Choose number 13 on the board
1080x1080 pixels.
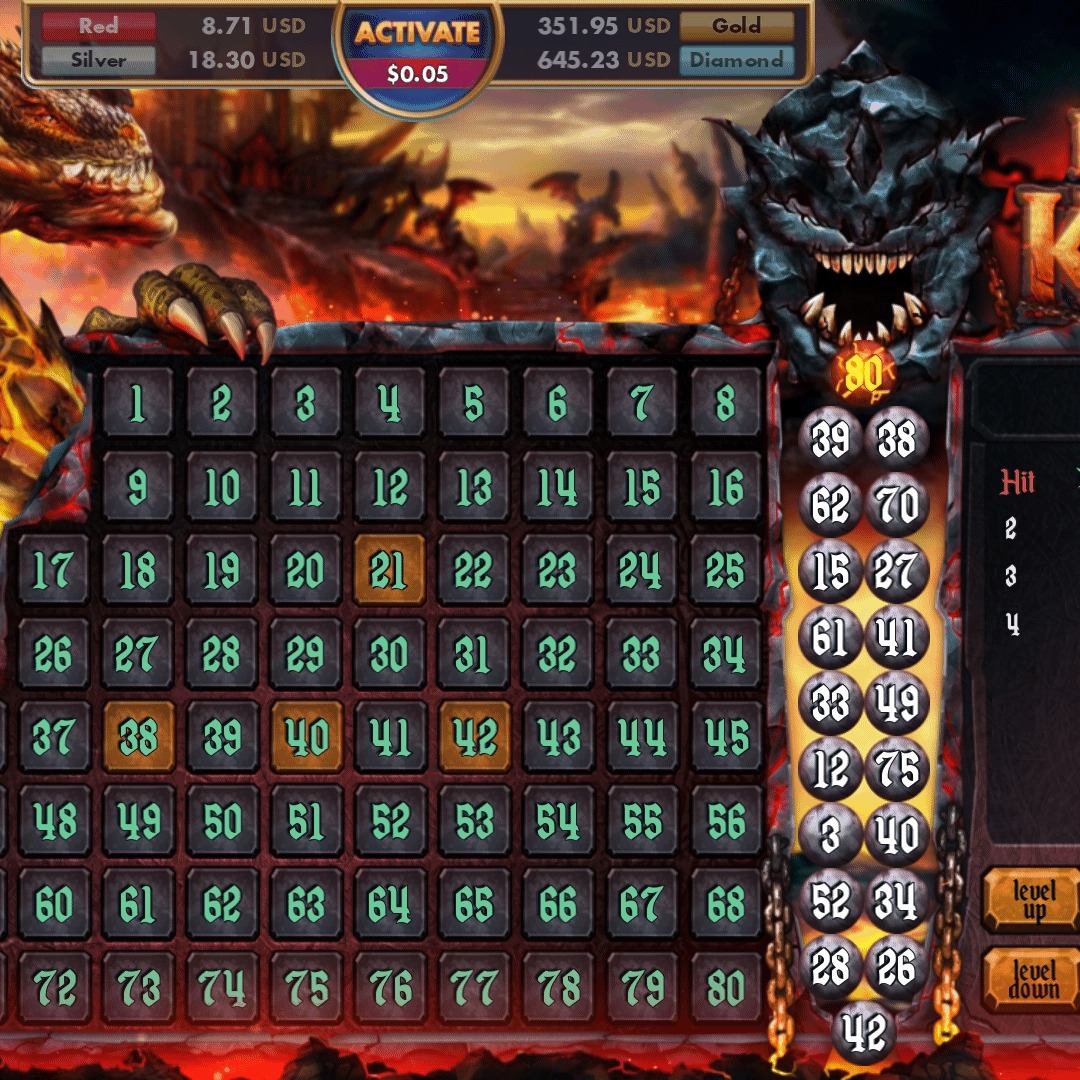click(x=473, y=488)
